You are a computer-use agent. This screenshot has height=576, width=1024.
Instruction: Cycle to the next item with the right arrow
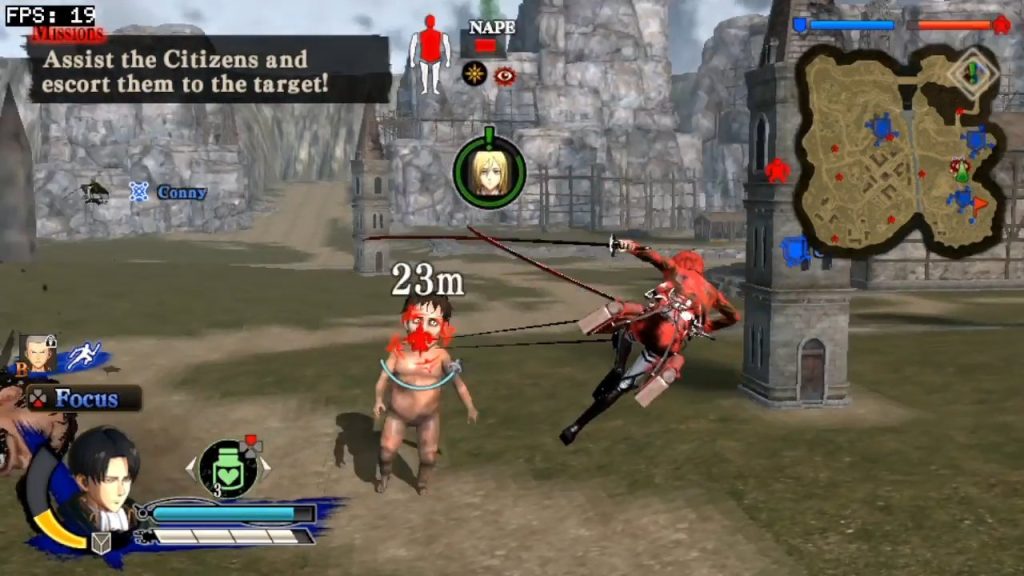tap(266, 465)
